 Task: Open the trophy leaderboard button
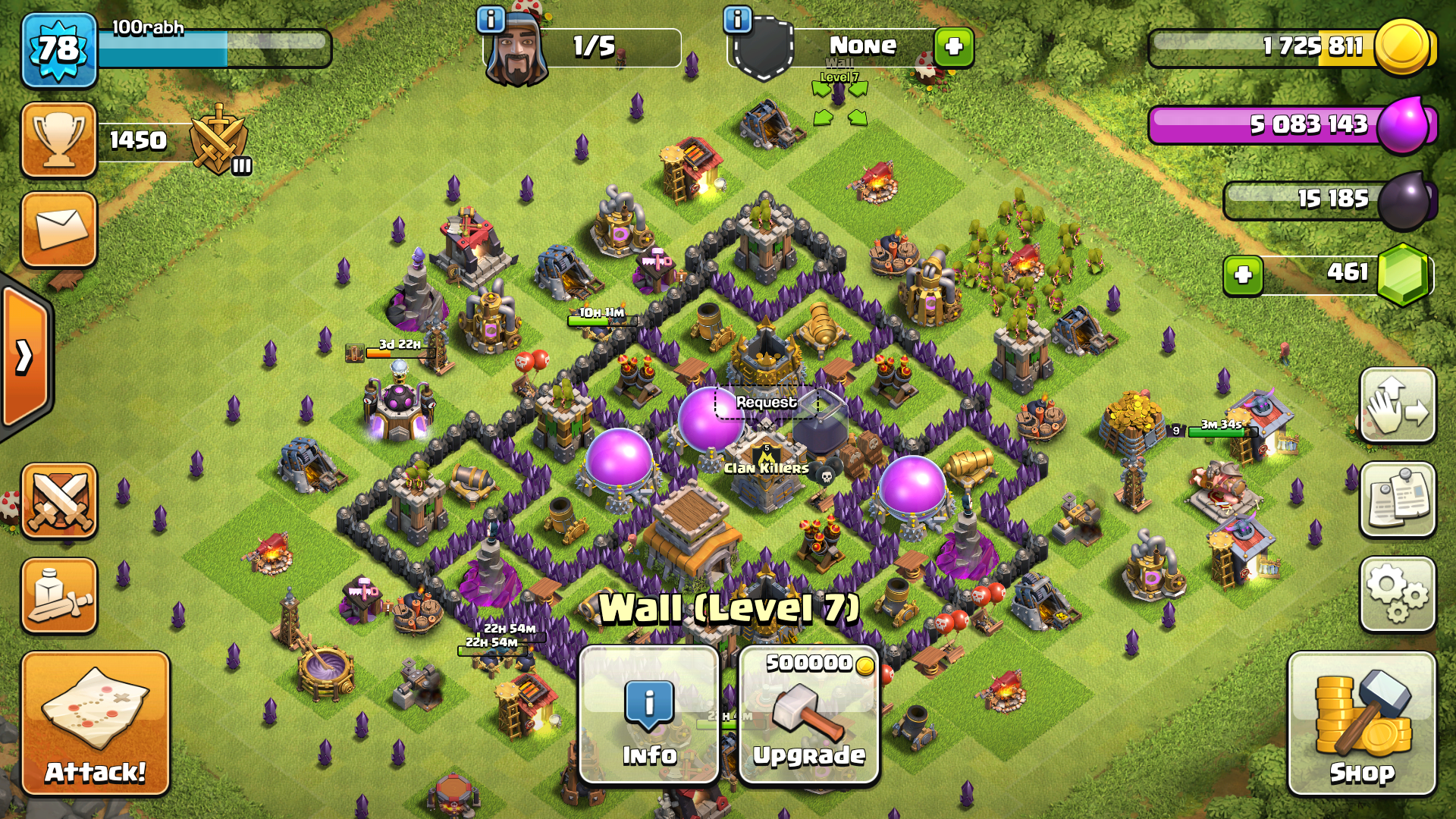59,140
